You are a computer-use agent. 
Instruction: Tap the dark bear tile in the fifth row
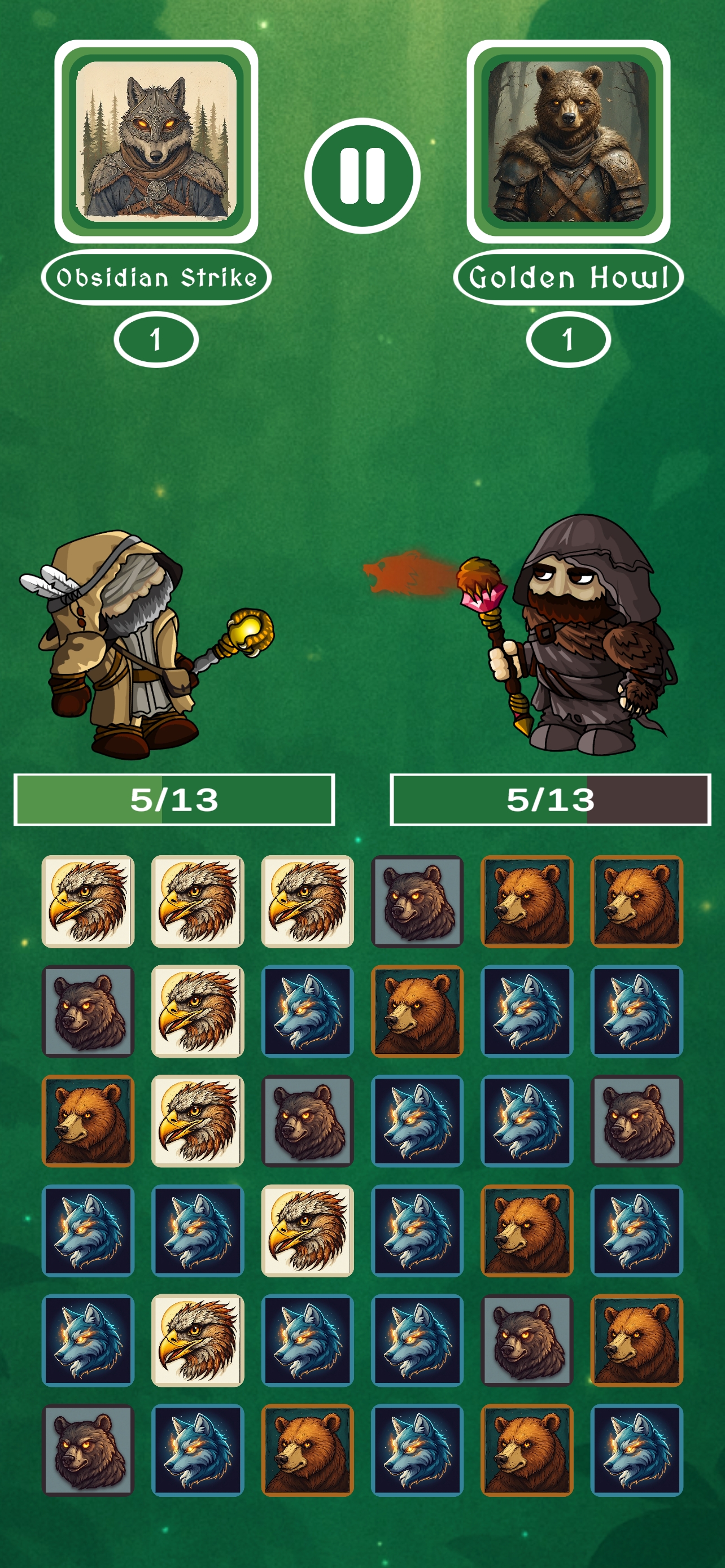527,1340
